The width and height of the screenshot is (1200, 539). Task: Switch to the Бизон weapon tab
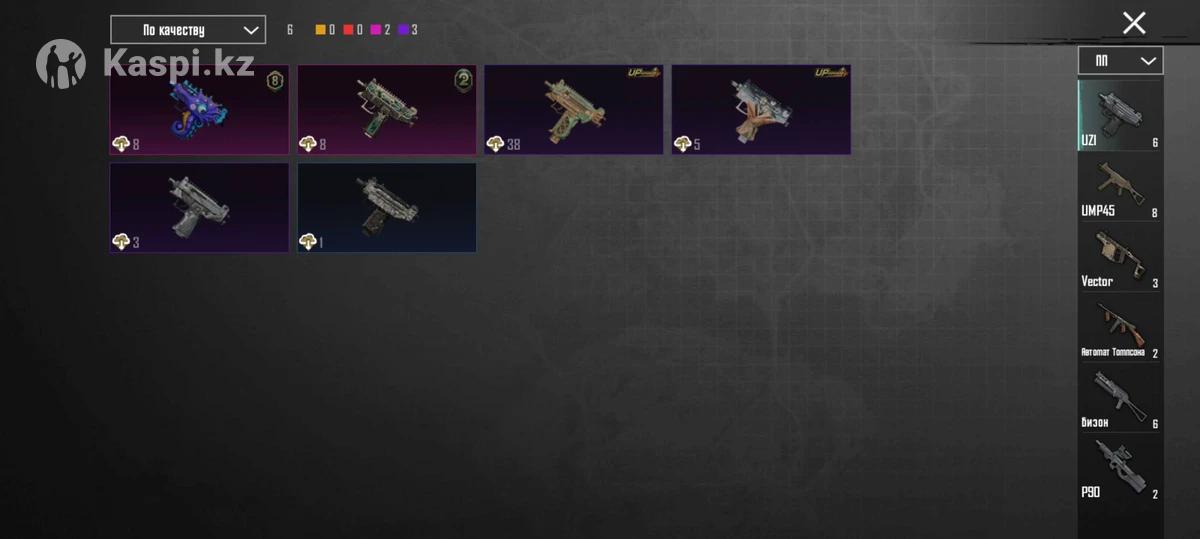(x=1120, y=397)
